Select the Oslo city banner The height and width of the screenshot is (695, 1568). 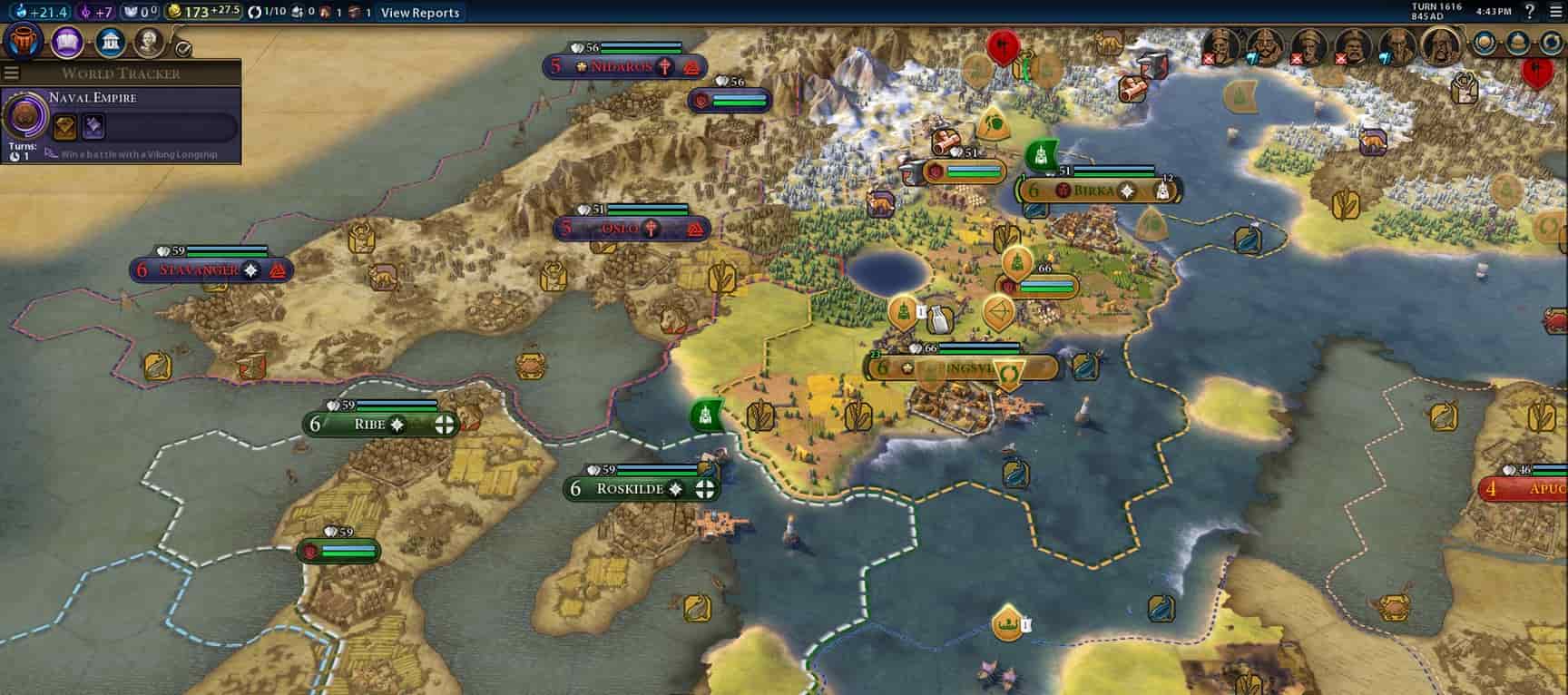tap(622, 229)
